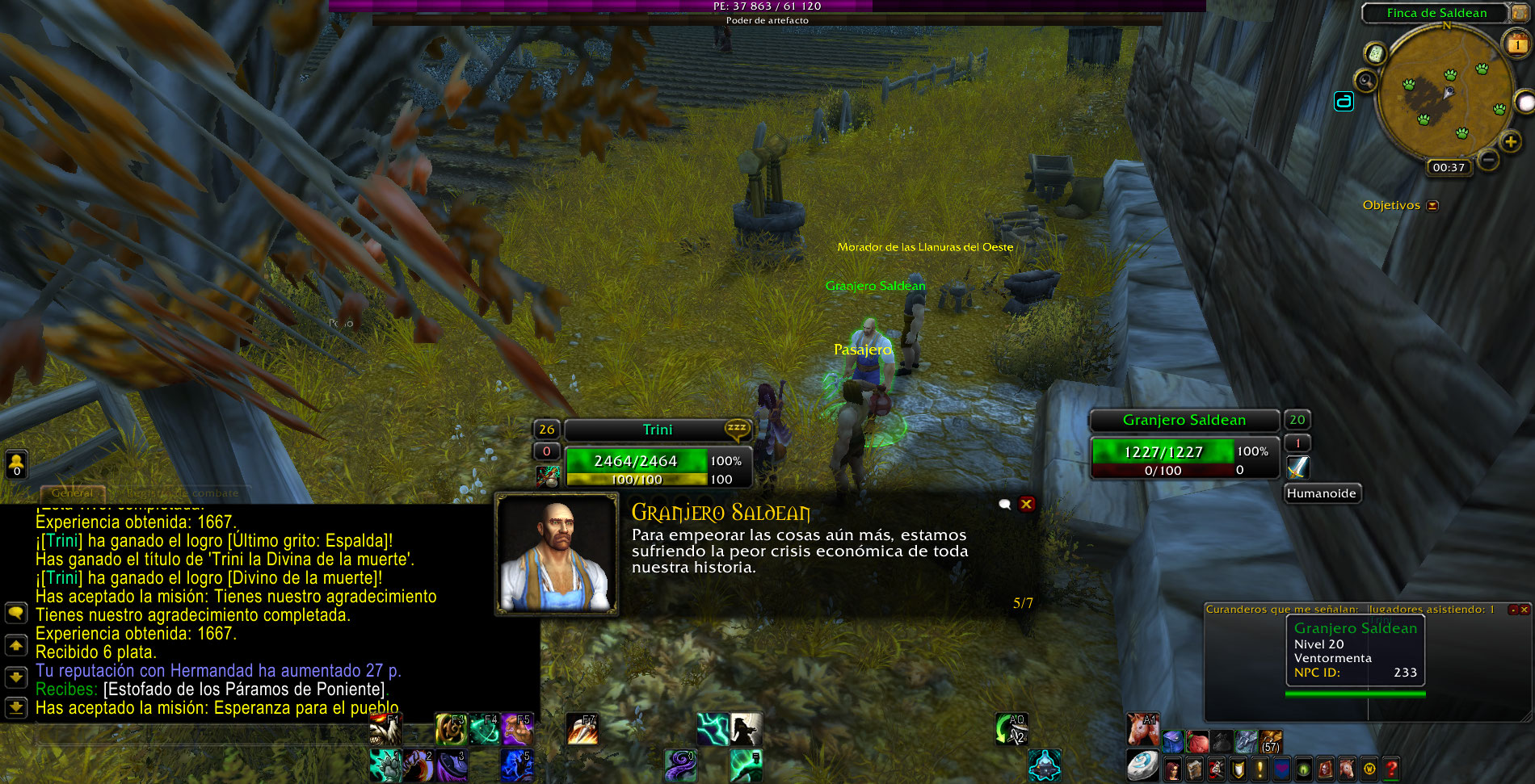Activate the bear face ability on F1
Screen dimensions: 1535x784
385,730
